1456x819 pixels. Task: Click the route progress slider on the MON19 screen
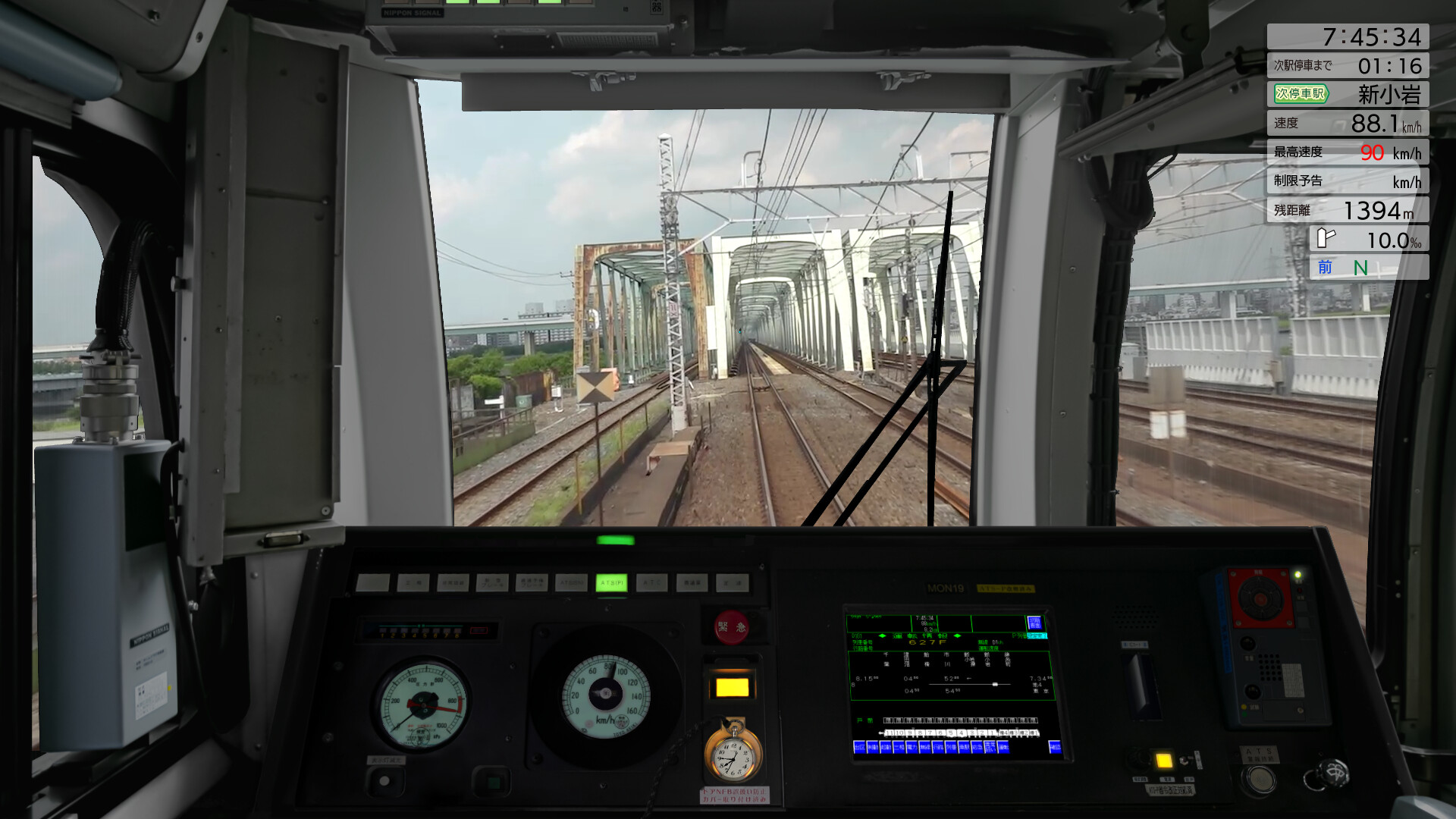click(x=995, y=685)
